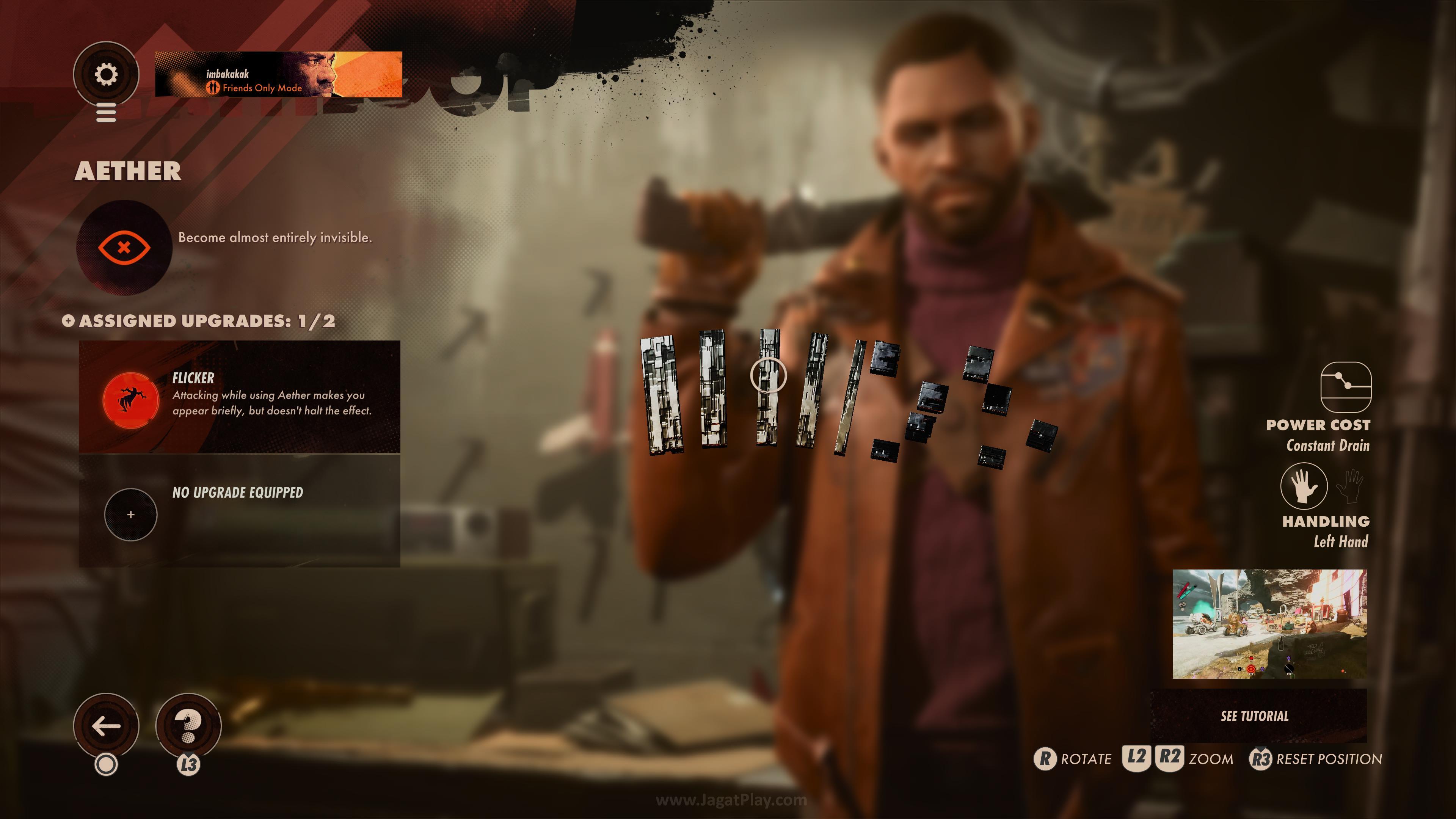Select the imbakakak player profile banner
This screenshot has width=1456, height=819.
pos(278,75)
